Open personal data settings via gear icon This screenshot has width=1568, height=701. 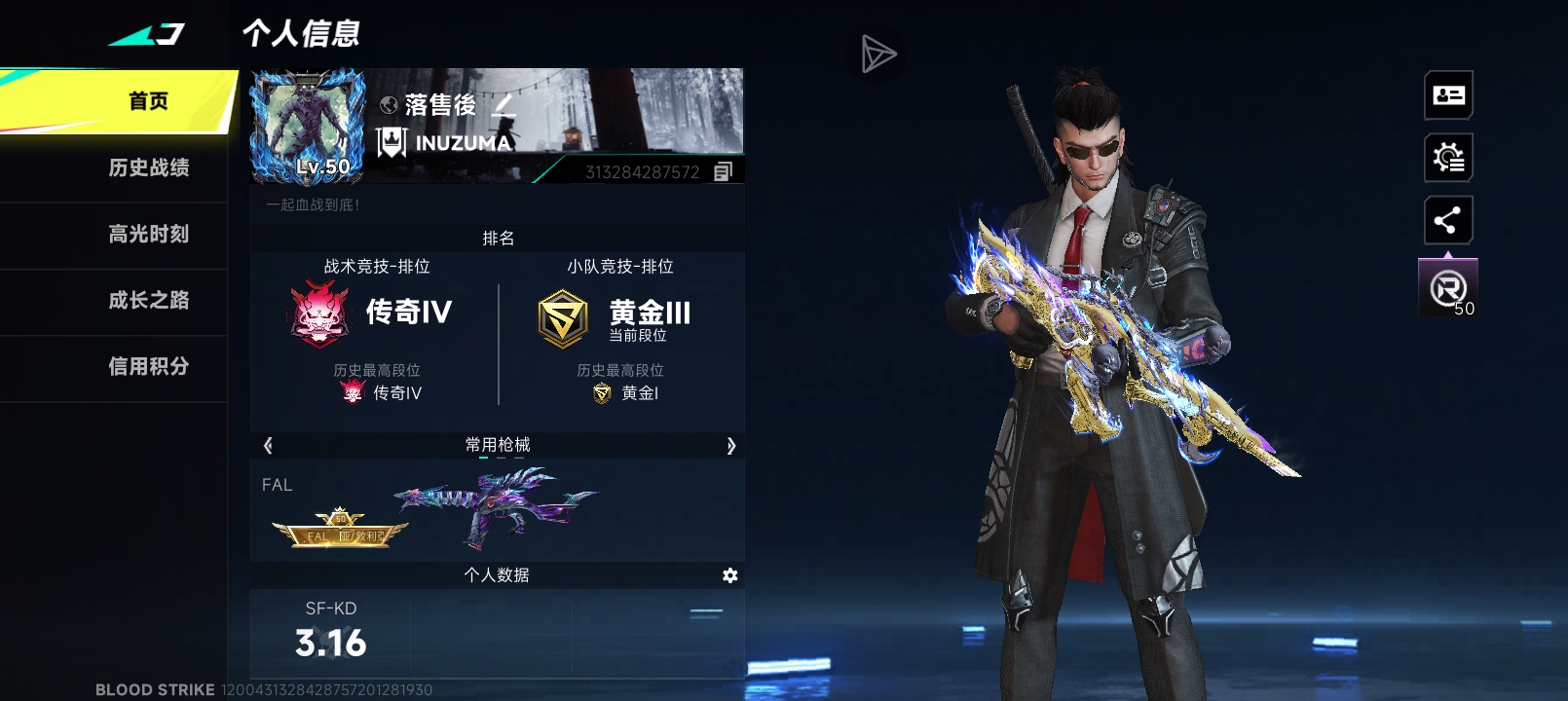tap(728, 575)
